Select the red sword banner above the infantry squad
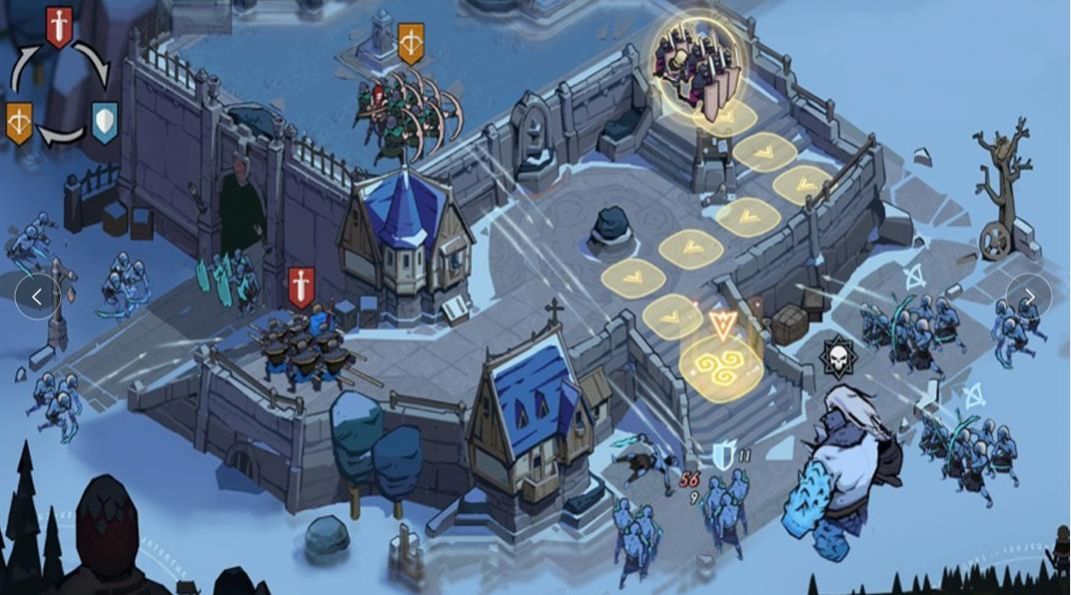The height and width of the screenshot is (595, 1071). tap(301, 286)
